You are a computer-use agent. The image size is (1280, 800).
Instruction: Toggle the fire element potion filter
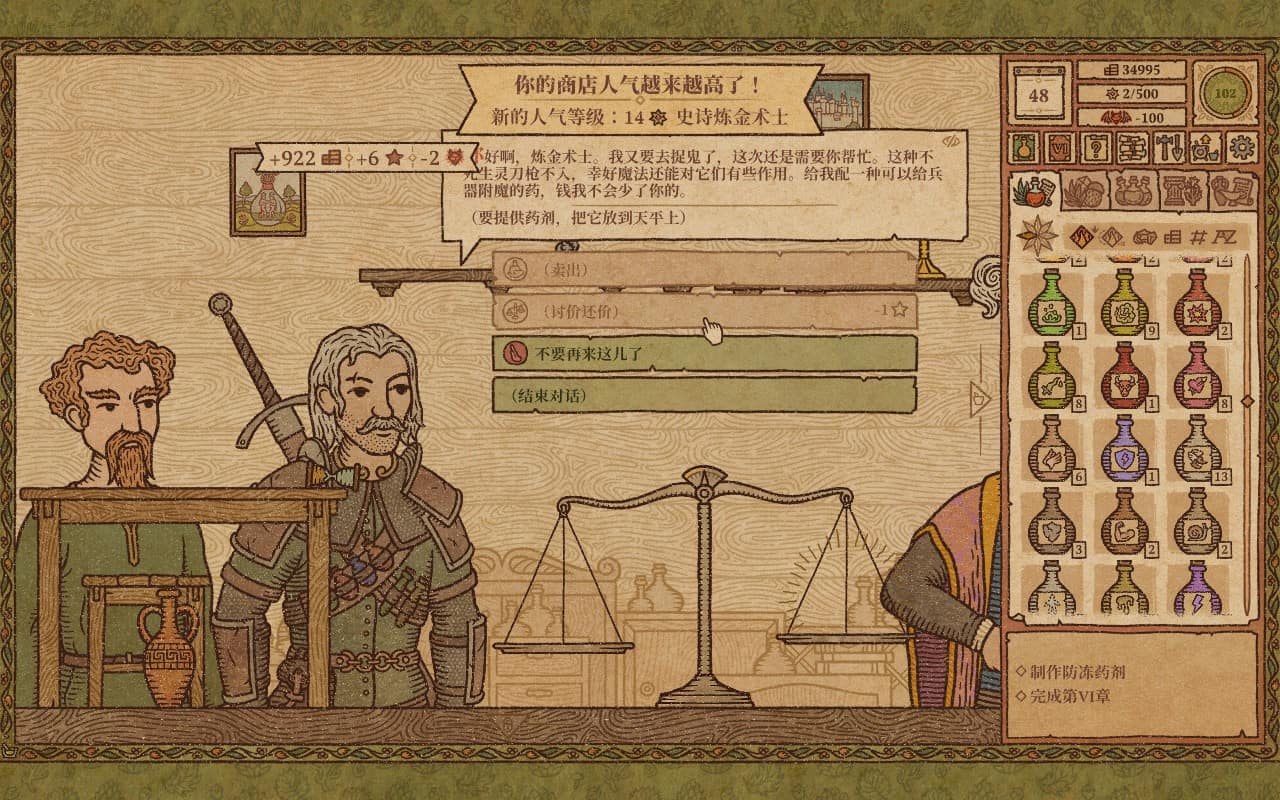point(1081,237)
